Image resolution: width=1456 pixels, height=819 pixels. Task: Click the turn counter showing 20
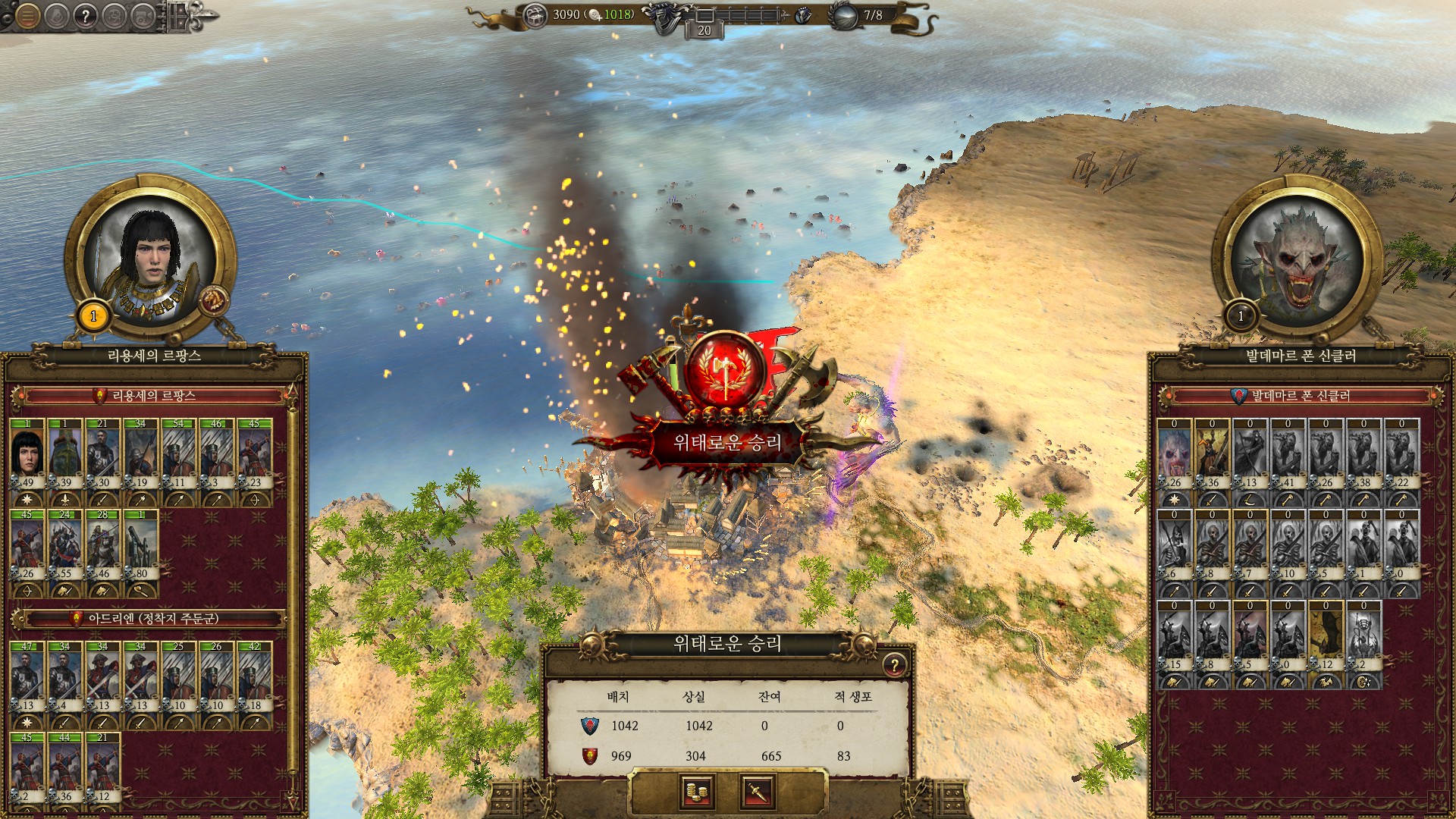coord(704,30)
